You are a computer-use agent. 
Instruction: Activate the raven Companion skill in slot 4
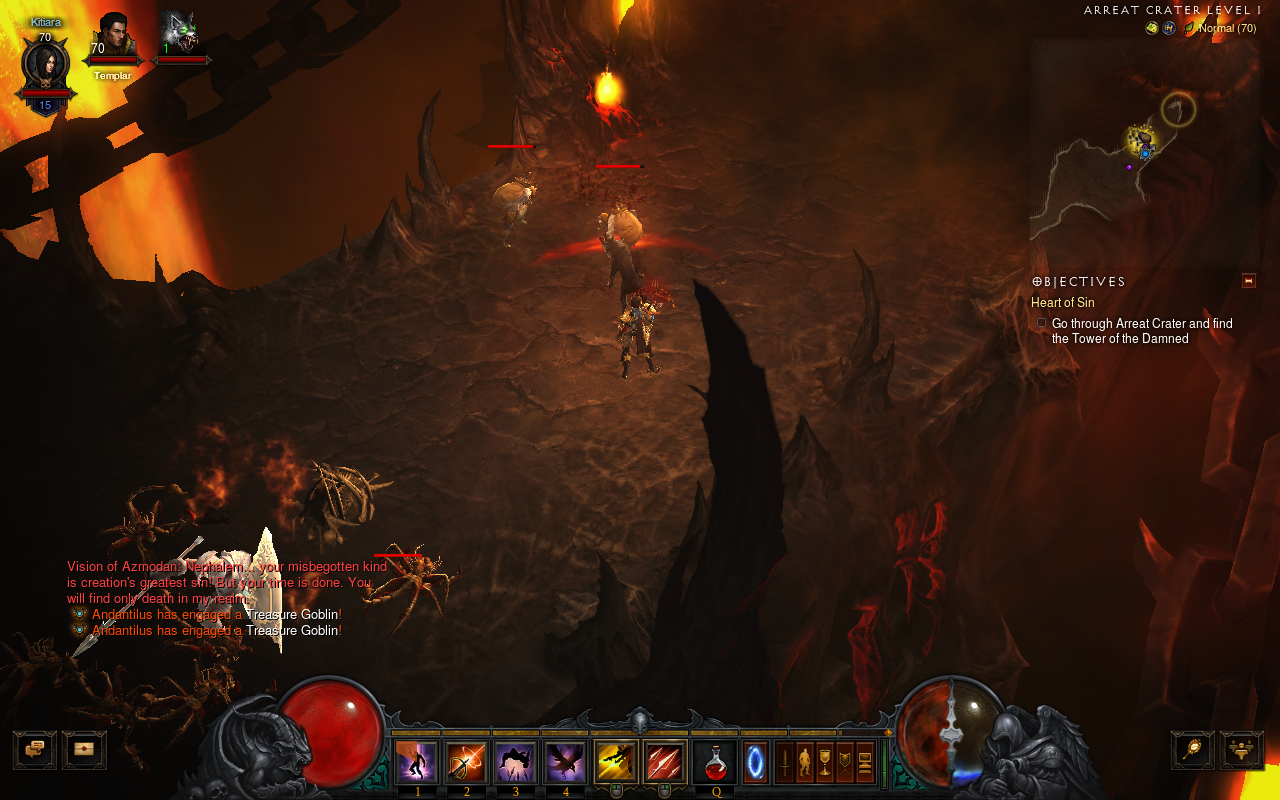(x=564, y=762)
